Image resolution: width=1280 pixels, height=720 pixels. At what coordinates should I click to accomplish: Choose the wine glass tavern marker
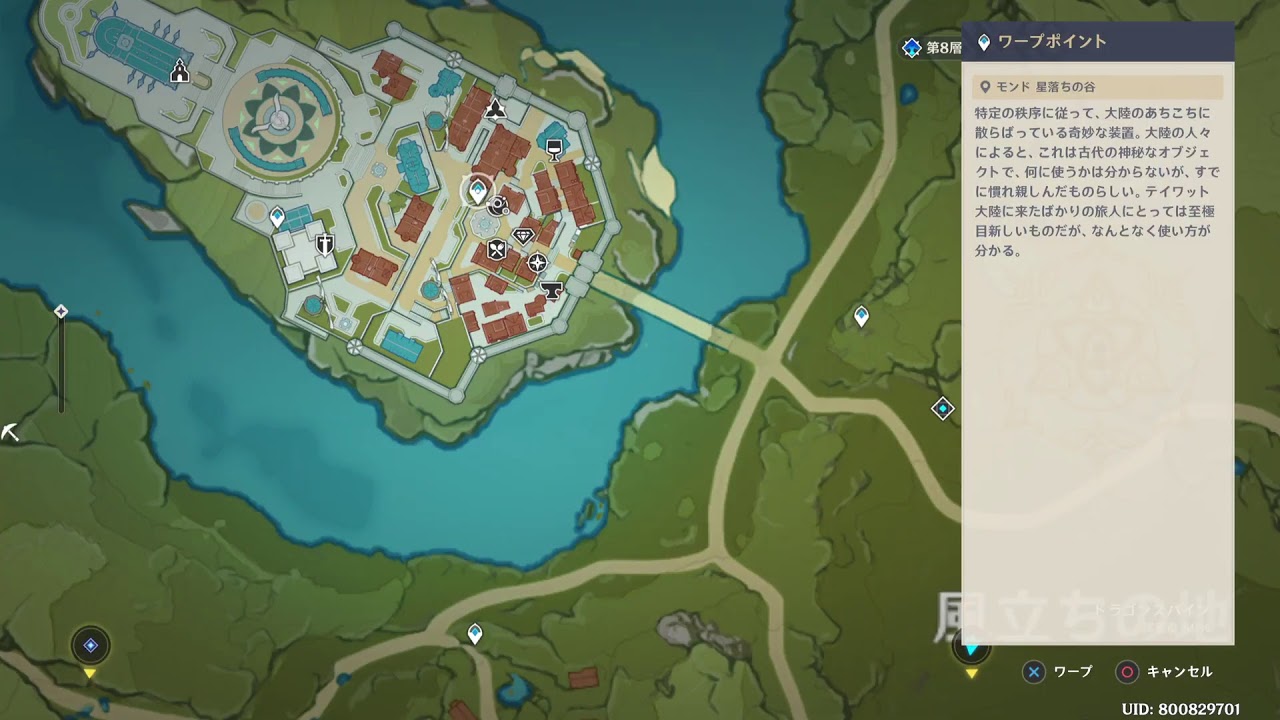click(553, 149)
